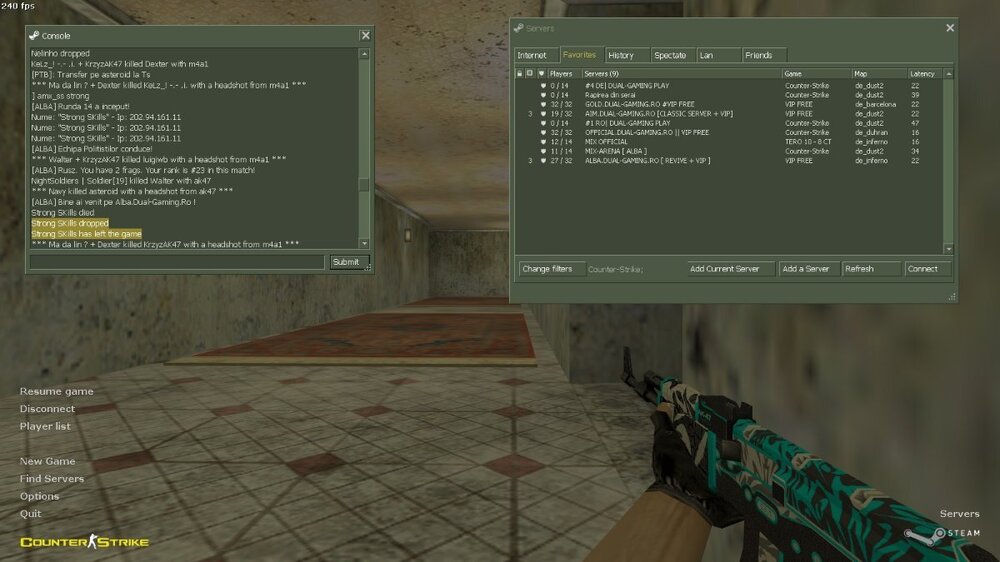The width and height of the screenshot is (1000, 562).
Task: Open the Options menu
Action: pyautogui.click(x=39, y=496)
